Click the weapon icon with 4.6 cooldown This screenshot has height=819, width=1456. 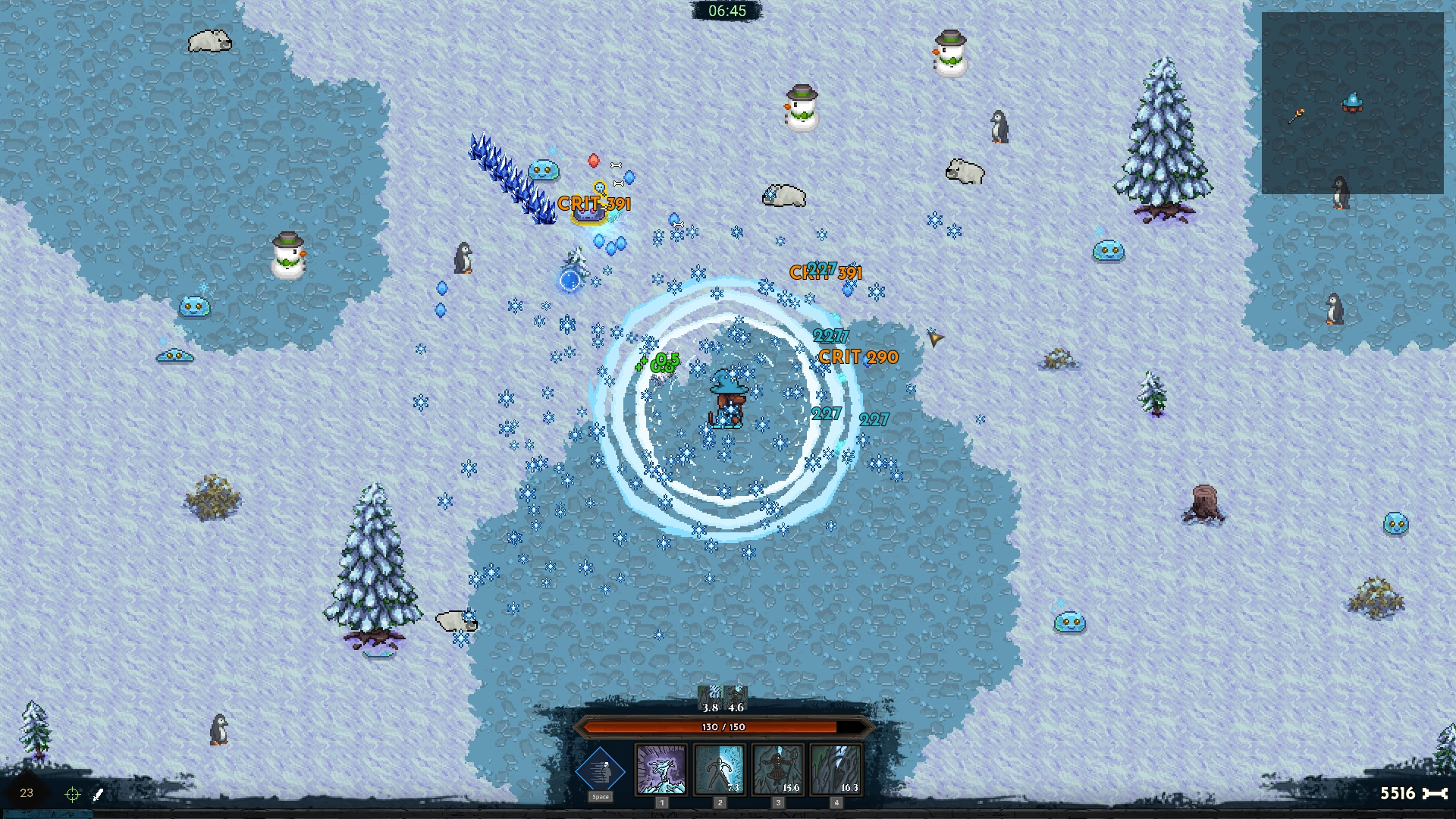click(734, 695)
